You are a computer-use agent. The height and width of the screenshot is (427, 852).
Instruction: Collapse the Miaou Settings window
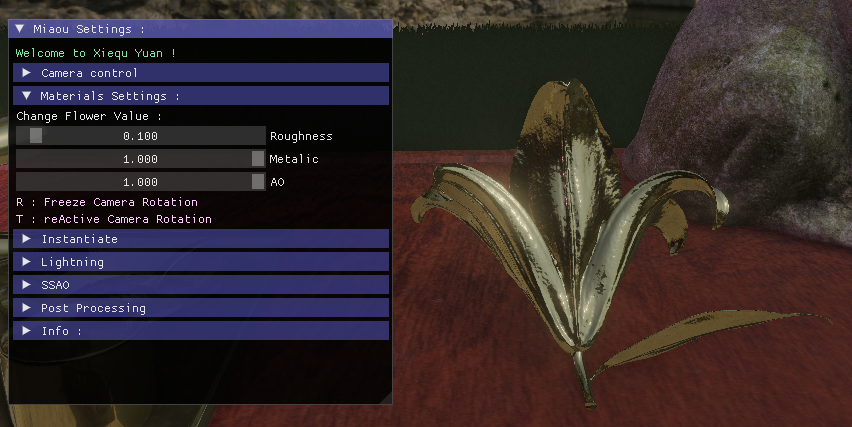click(20, 29)
